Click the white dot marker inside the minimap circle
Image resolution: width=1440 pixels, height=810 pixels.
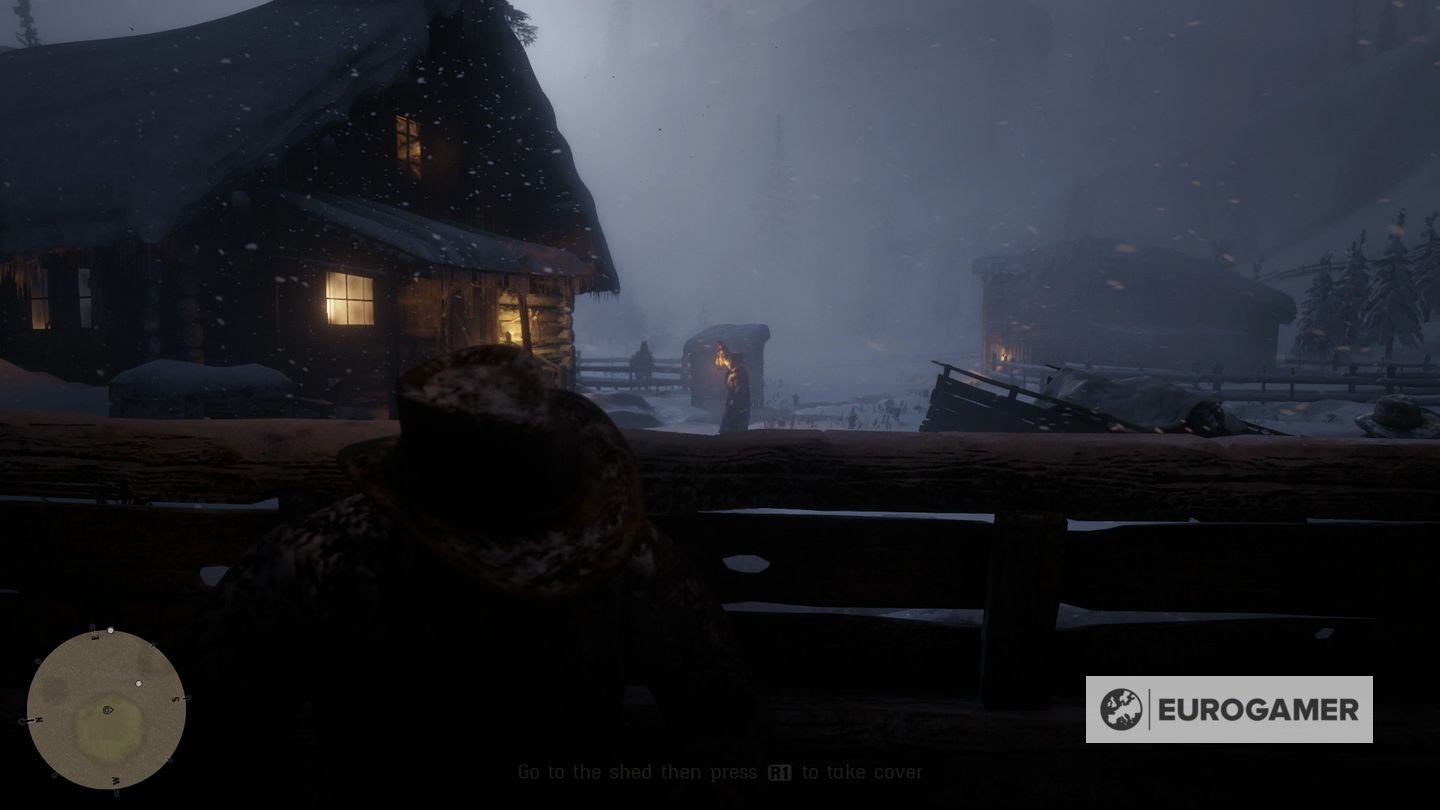[138, 683]
